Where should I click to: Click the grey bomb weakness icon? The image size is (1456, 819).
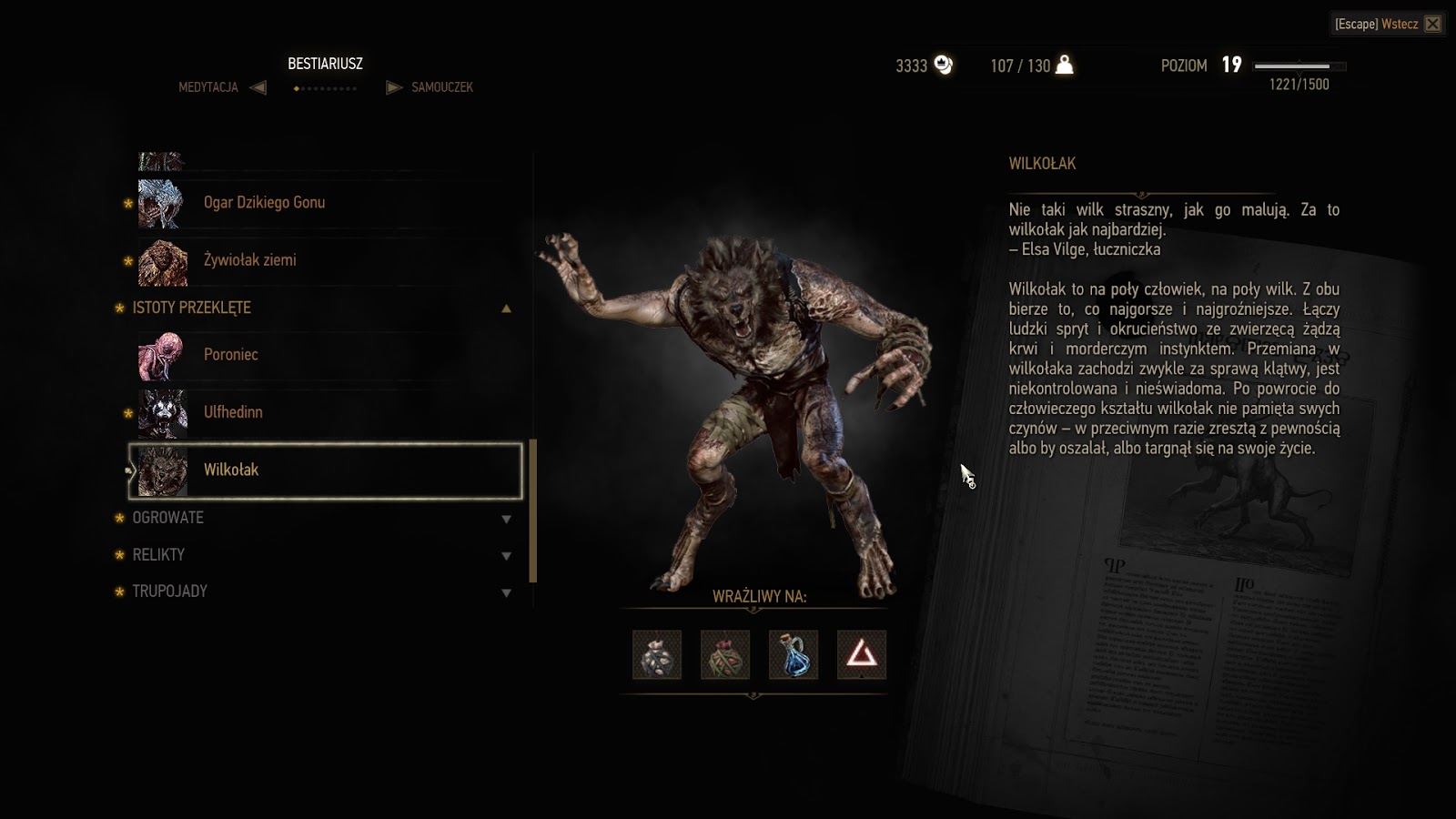pos(657,654)
